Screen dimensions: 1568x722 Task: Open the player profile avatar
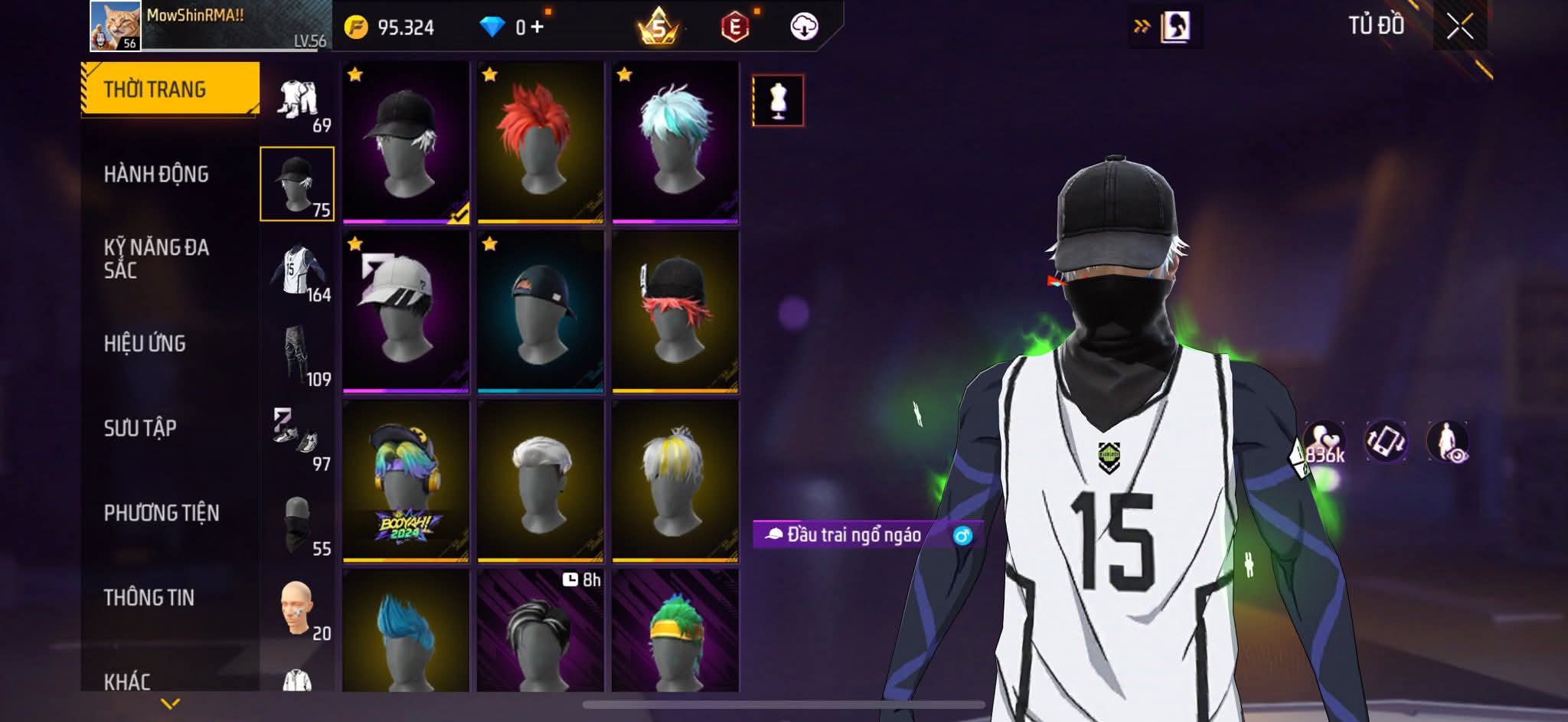pos(115,26)
